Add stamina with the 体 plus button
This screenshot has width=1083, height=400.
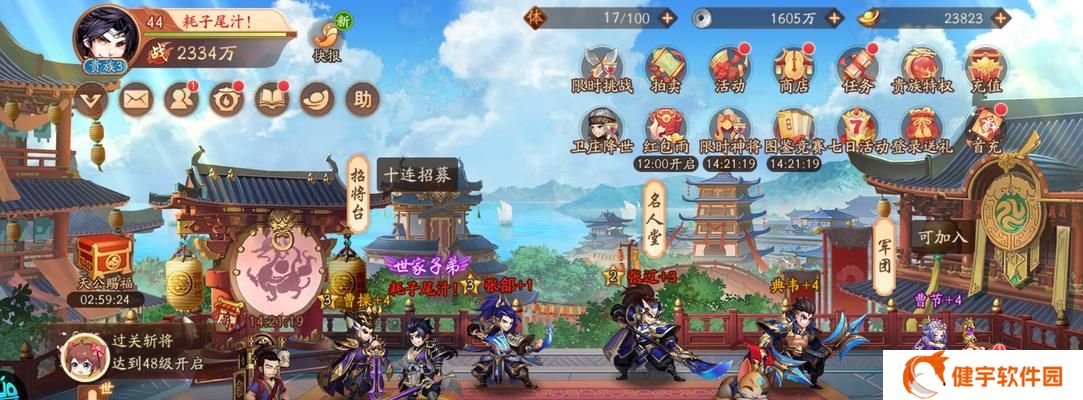668,18
